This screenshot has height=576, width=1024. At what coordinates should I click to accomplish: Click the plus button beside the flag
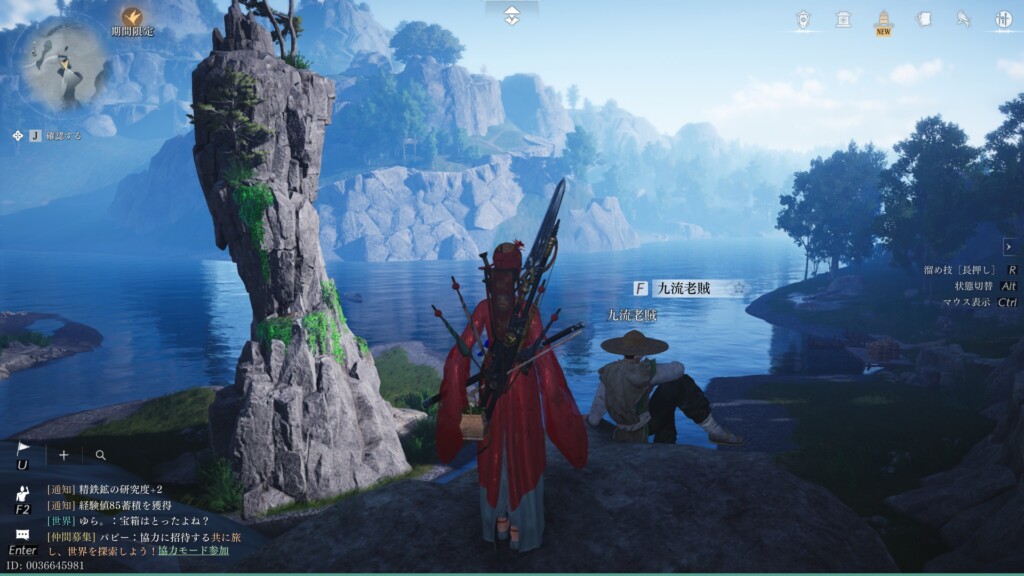pyautogui.click(x=64, y=455)
